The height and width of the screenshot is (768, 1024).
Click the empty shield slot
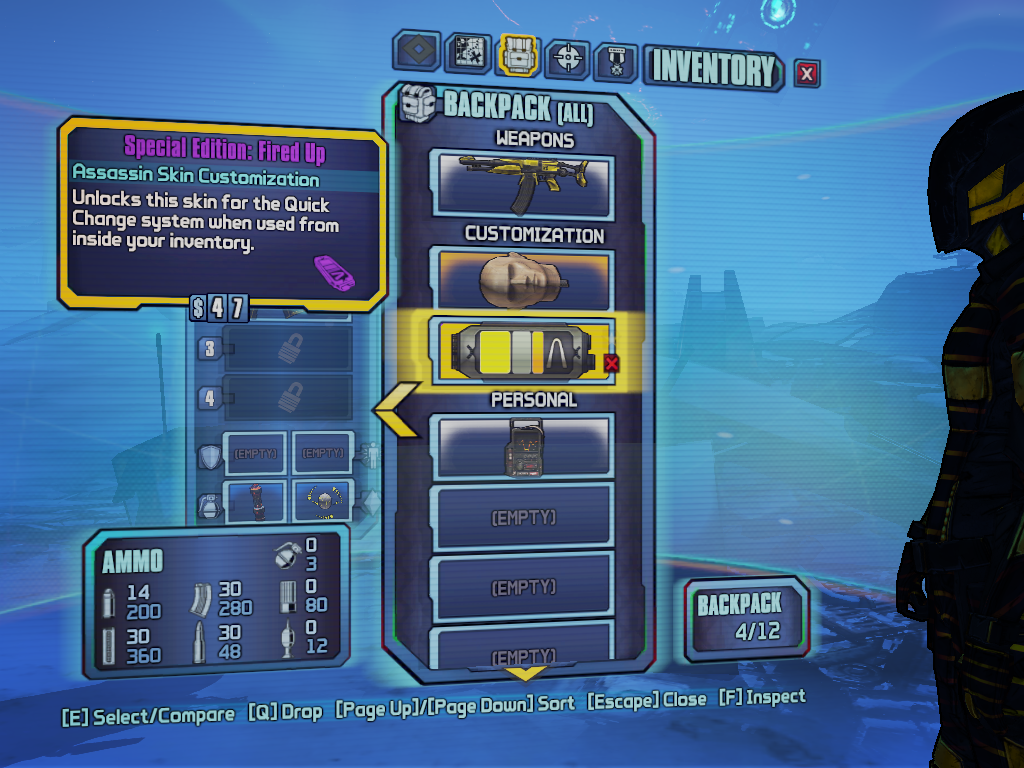click(x=255, y=454)
